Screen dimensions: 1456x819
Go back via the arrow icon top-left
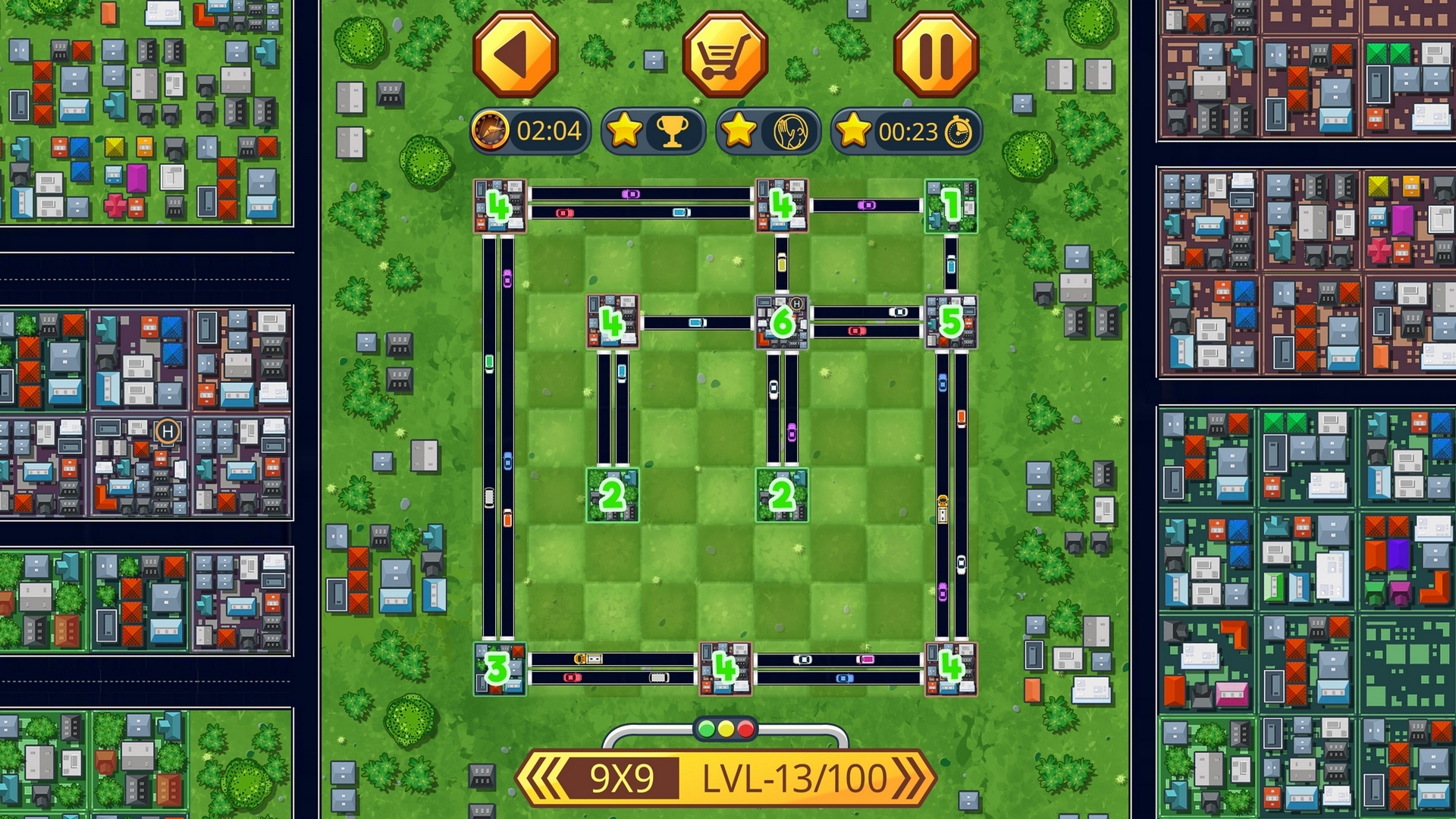point(516,54)
